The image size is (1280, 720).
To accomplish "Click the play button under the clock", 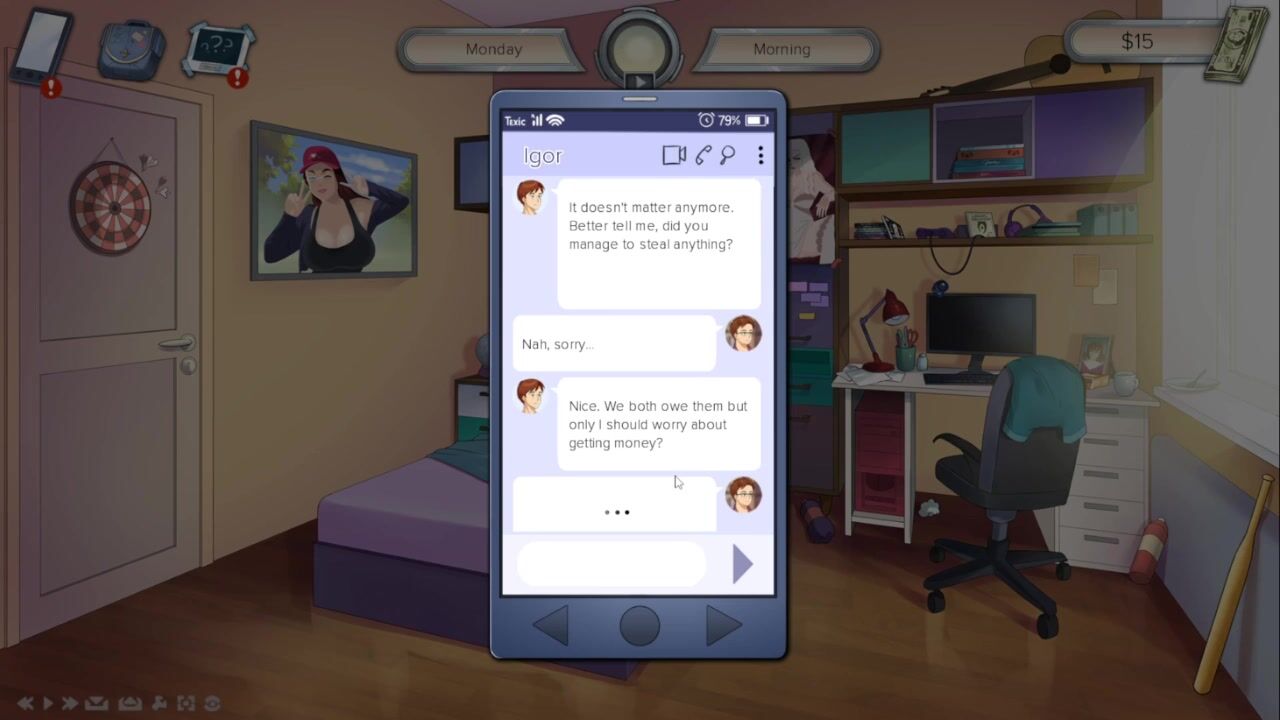I will [x=640, y=82].
